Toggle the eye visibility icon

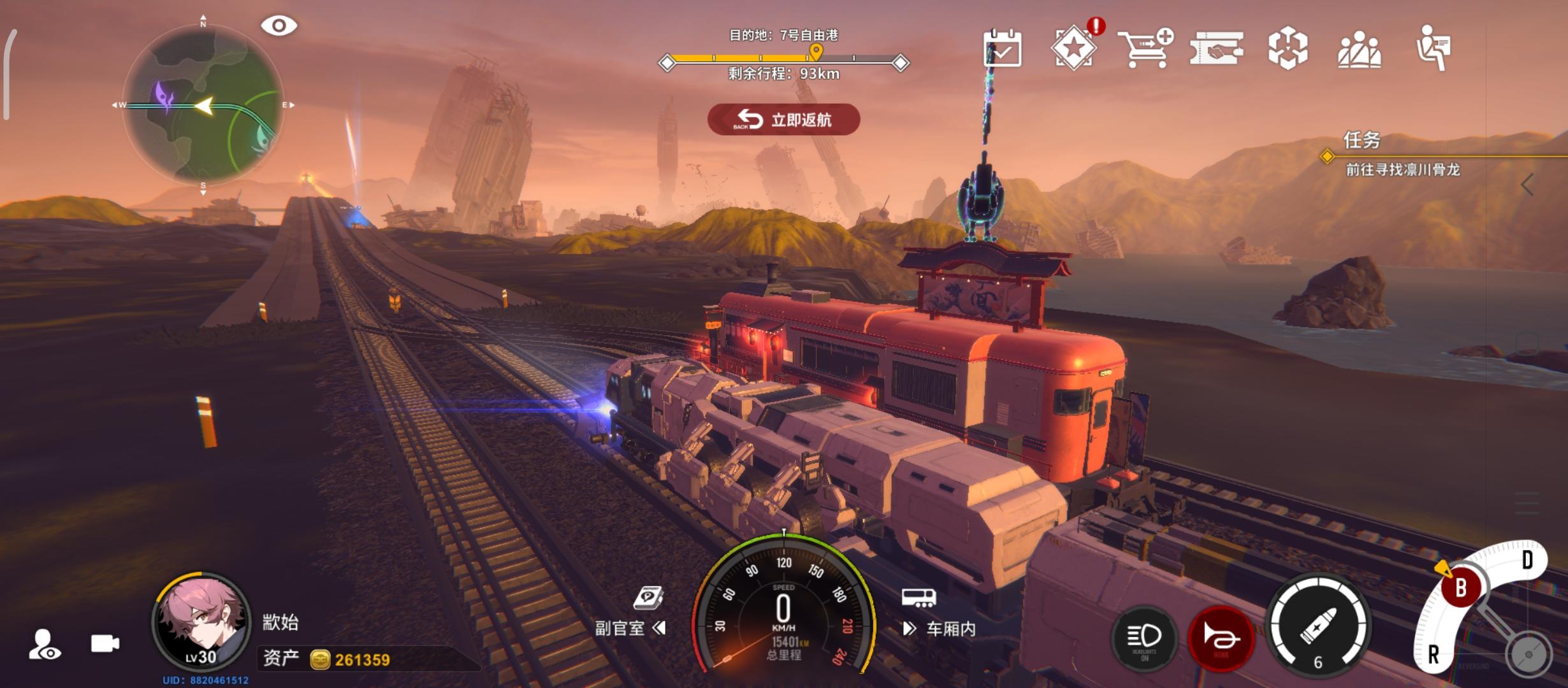coord(279,26)
